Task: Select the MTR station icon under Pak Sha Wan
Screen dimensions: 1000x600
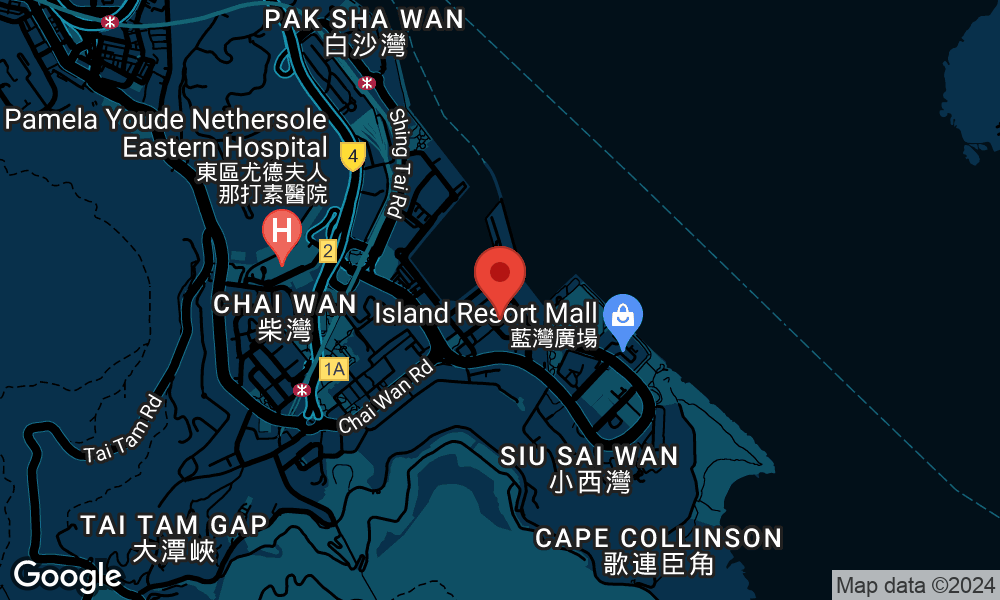Action: tap(368, 83)
